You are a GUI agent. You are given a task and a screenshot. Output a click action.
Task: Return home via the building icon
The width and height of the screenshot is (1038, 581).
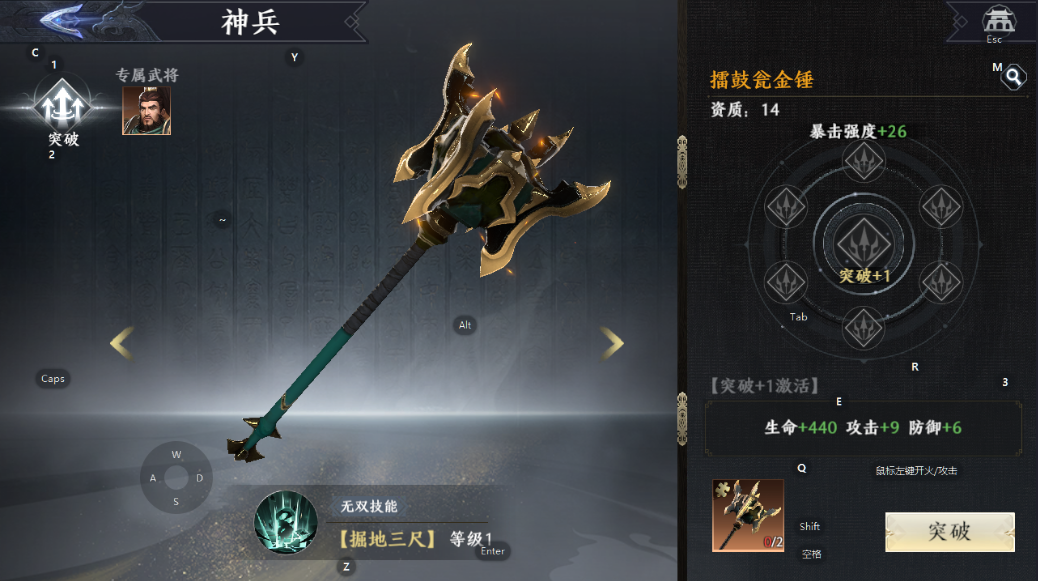[994, 20]
